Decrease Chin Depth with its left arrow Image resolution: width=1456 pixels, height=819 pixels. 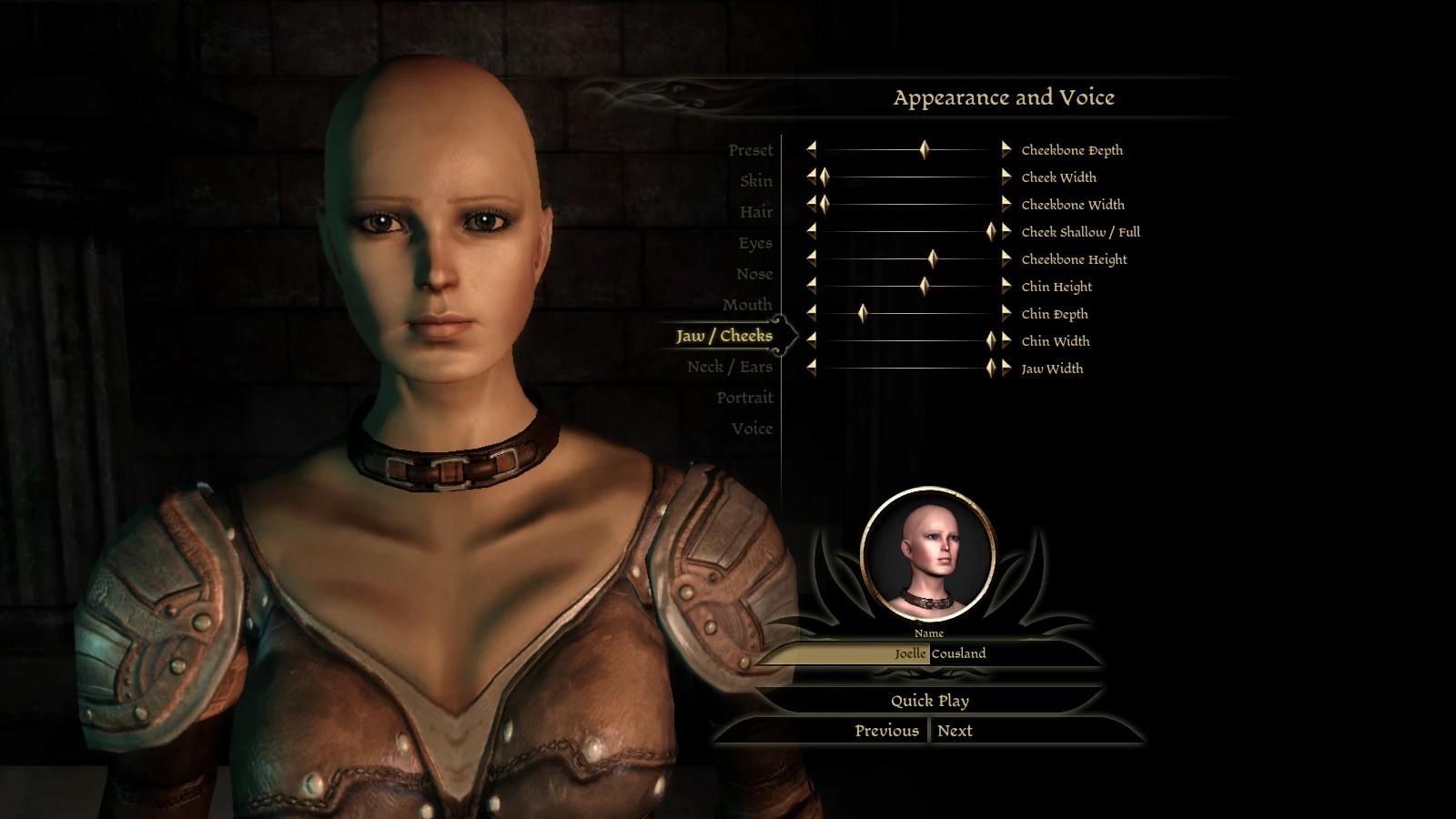click(x=811, y=314)
